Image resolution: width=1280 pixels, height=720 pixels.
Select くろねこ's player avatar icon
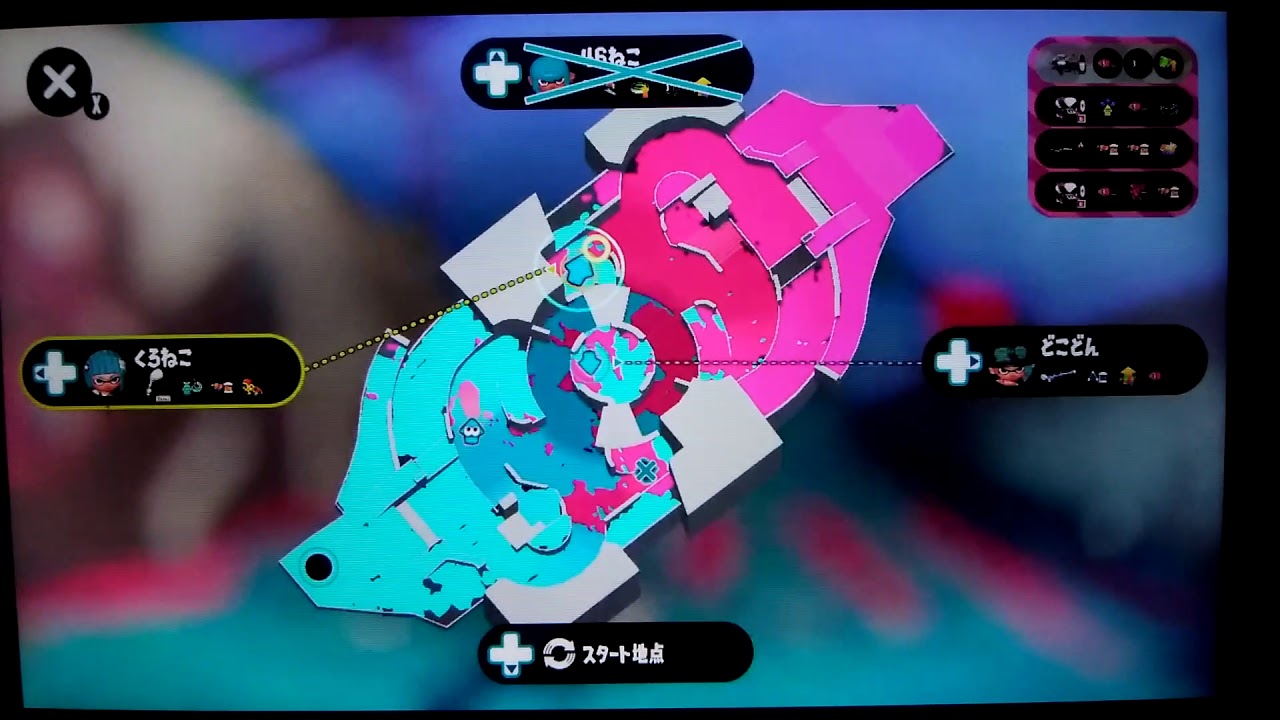click(x=105, y=370)
